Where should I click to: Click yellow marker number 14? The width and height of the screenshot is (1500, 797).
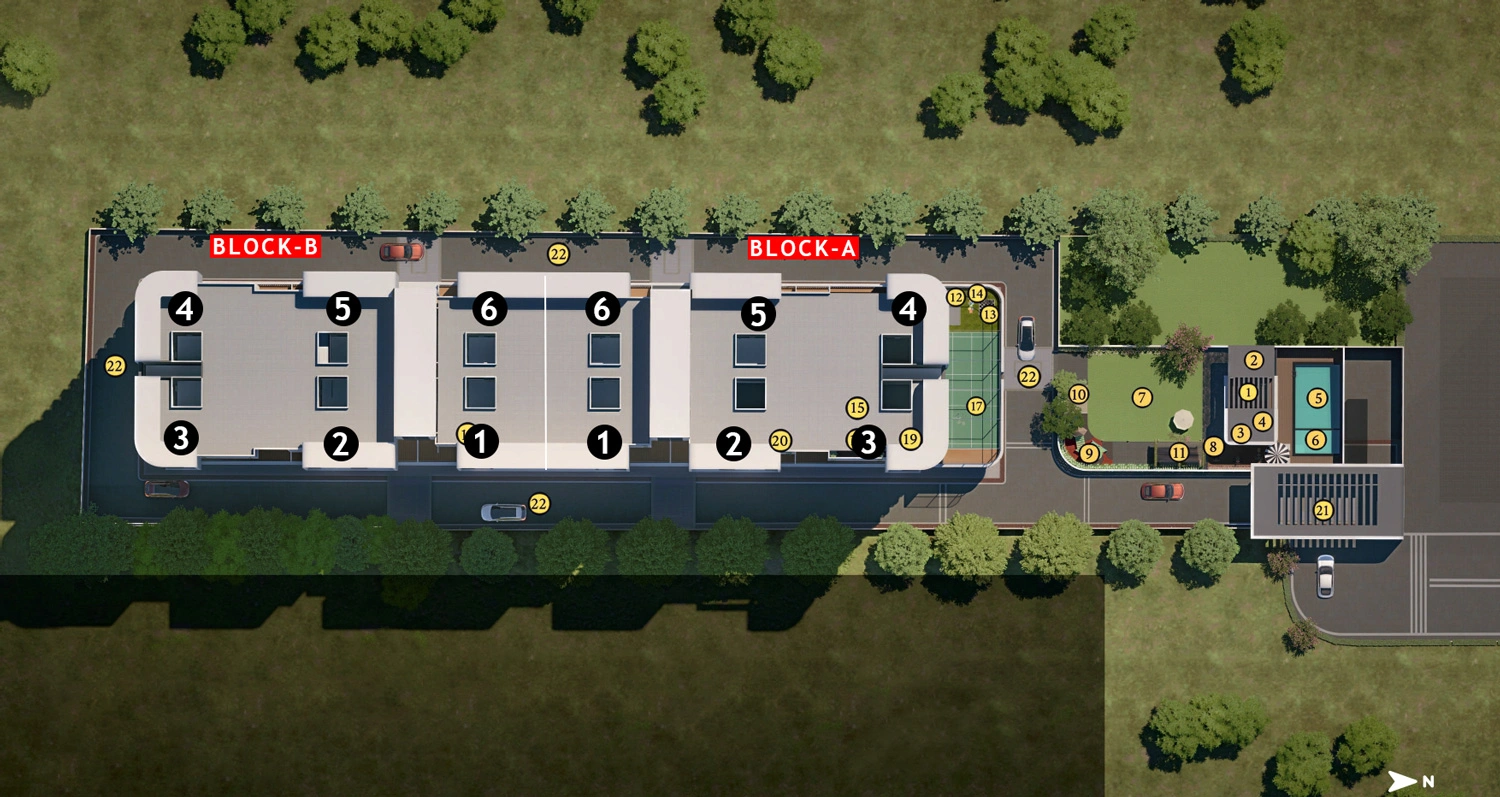977,293
